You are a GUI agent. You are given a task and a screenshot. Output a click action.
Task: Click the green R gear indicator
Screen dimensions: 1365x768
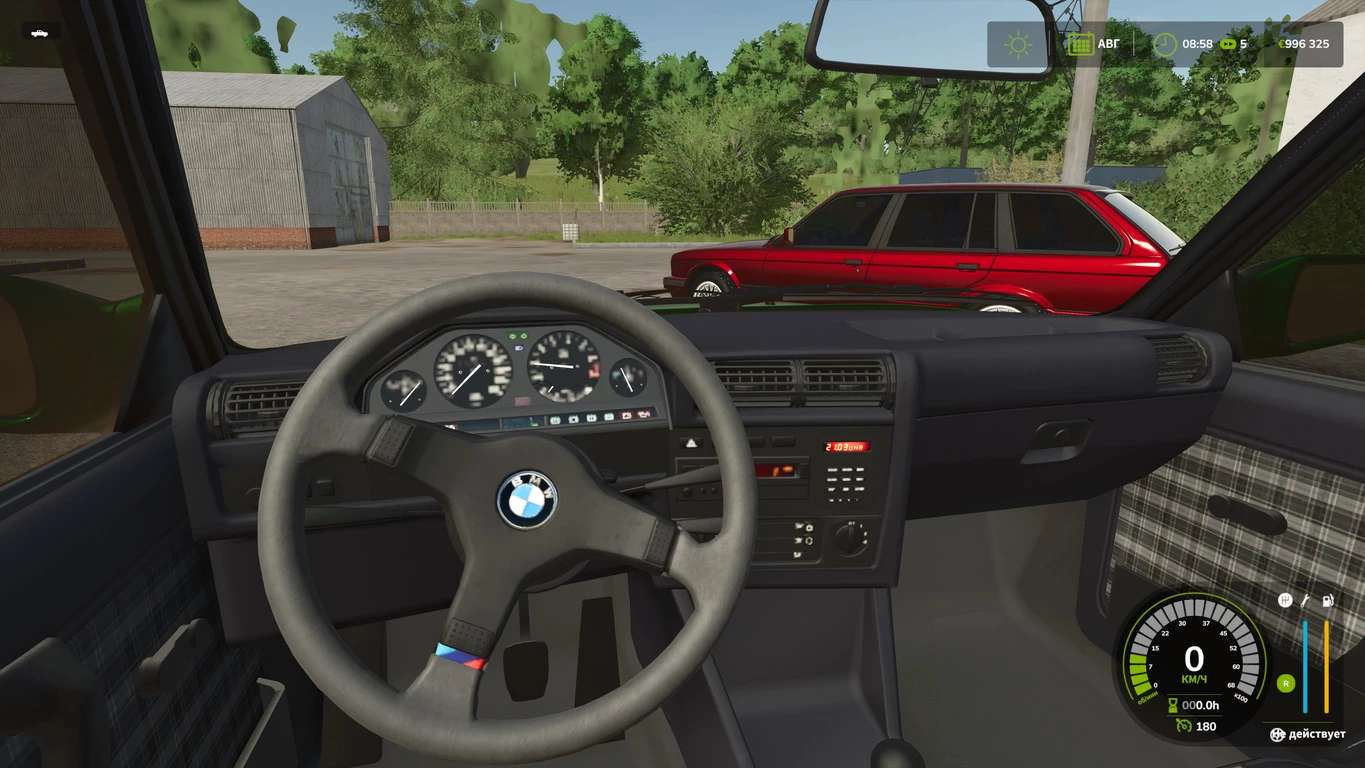pos(1285,684)
